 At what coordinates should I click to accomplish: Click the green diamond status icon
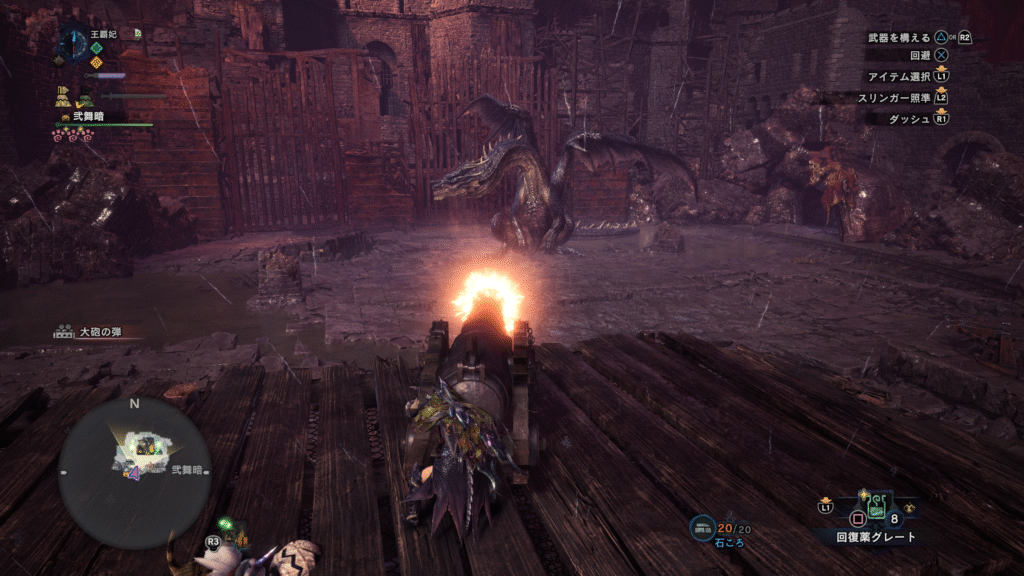pyautogui.click(x=96, y=47)
